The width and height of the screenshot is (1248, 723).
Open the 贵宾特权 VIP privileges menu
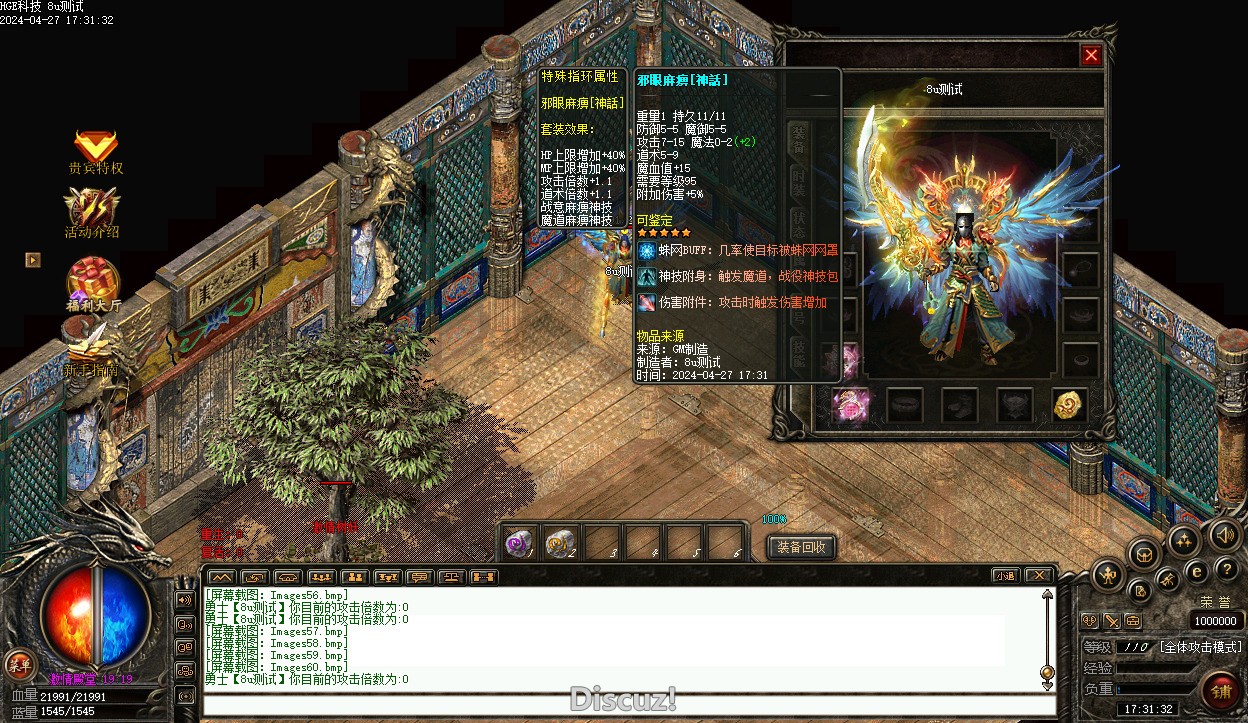(x=95, y=148)
